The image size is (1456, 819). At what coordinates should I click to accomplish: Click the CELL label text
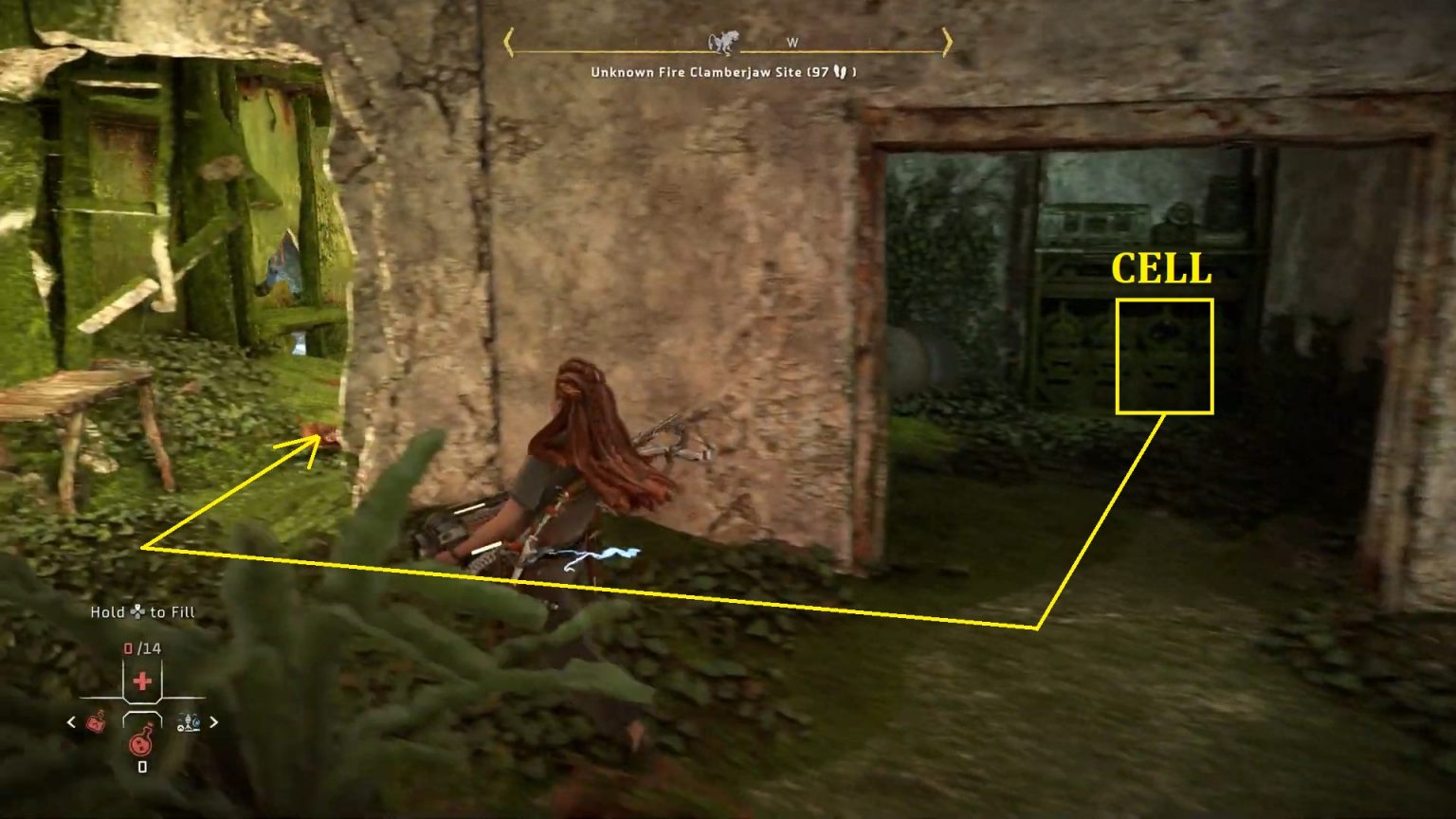click(1164, 270)
